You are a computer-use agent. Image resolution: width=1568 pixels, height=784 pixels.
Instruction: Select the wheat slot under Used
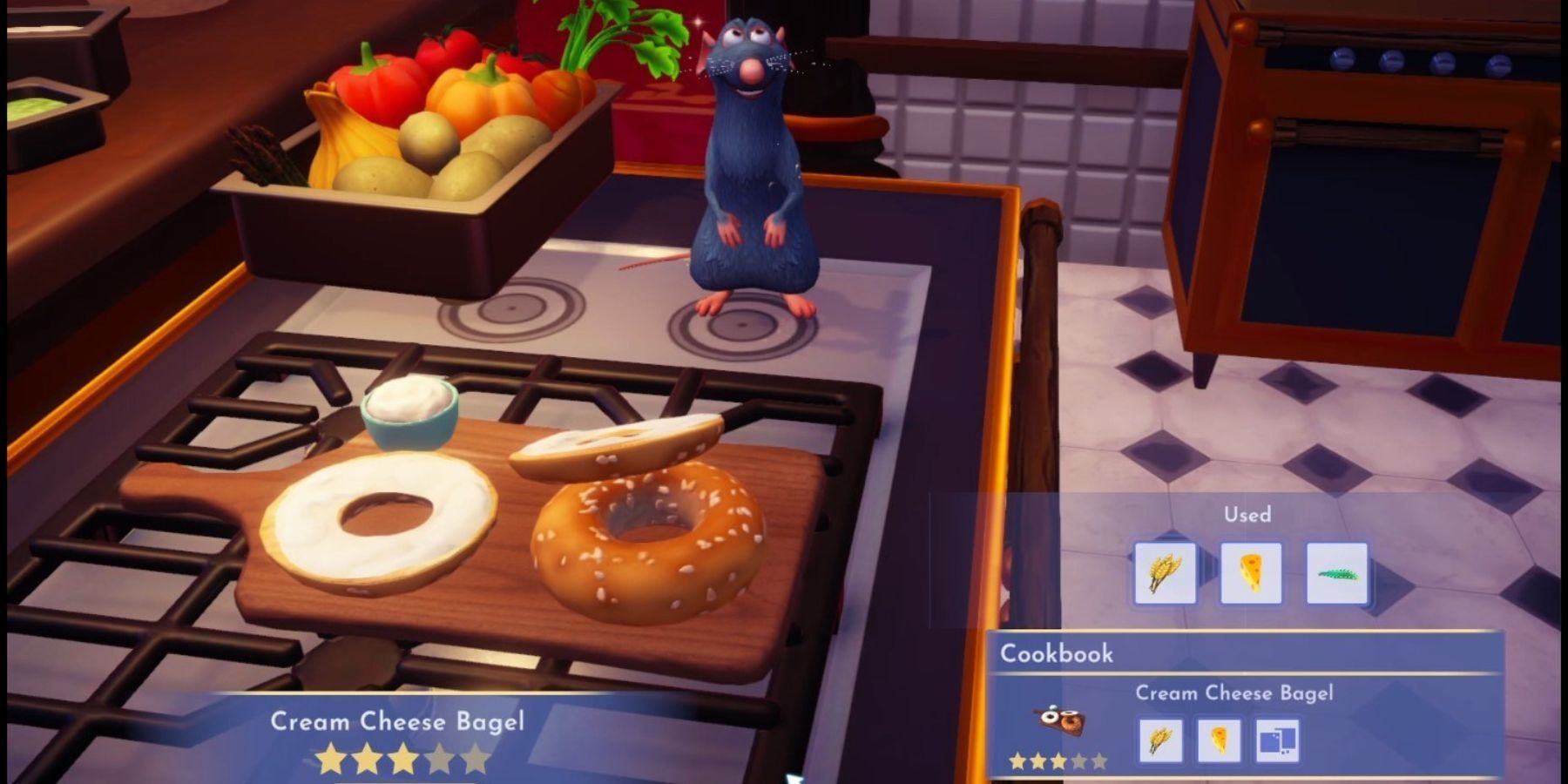pos(1165,572)
